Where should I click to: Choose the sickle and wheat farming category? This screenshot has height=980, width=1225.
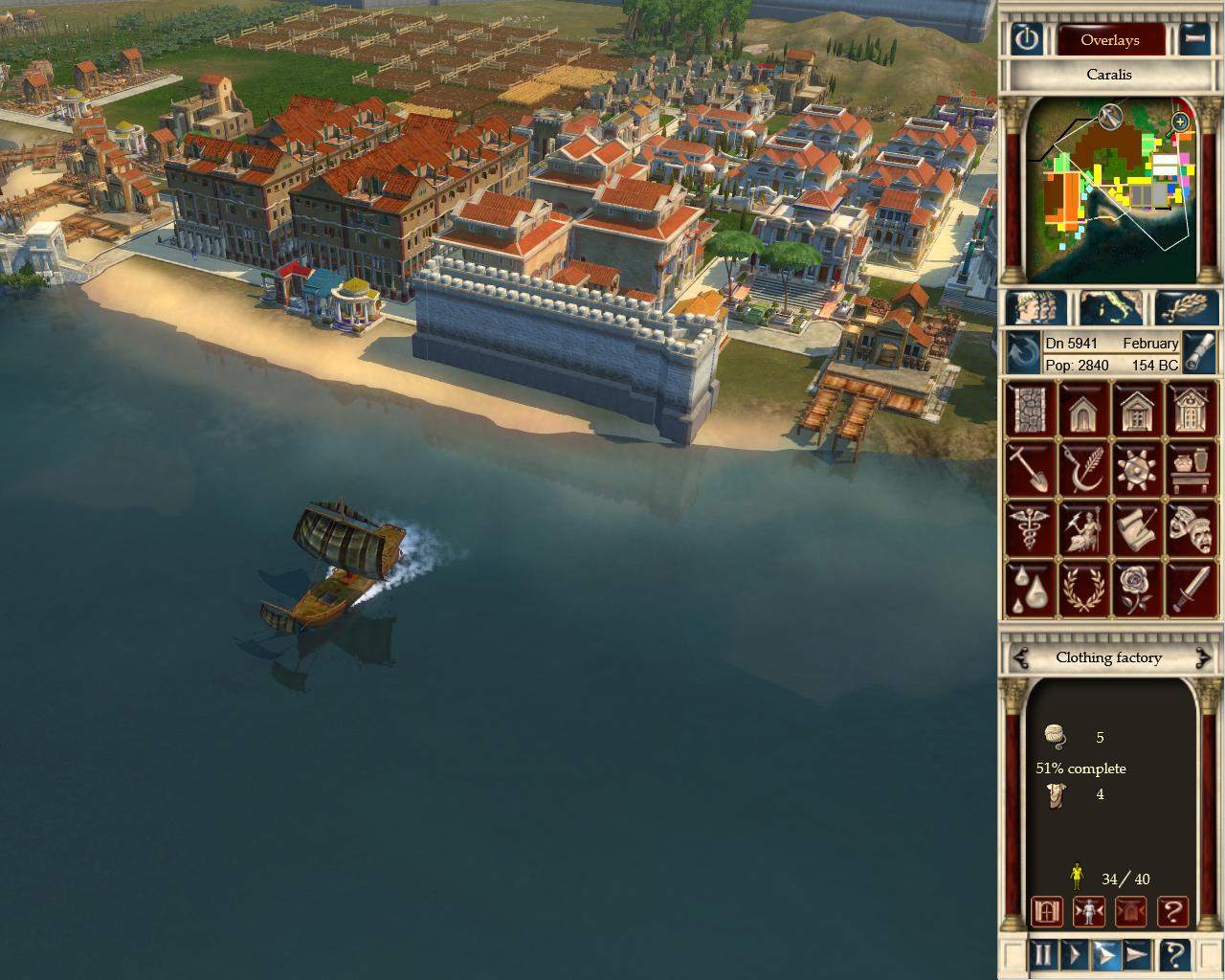[x=1083, y=469]
